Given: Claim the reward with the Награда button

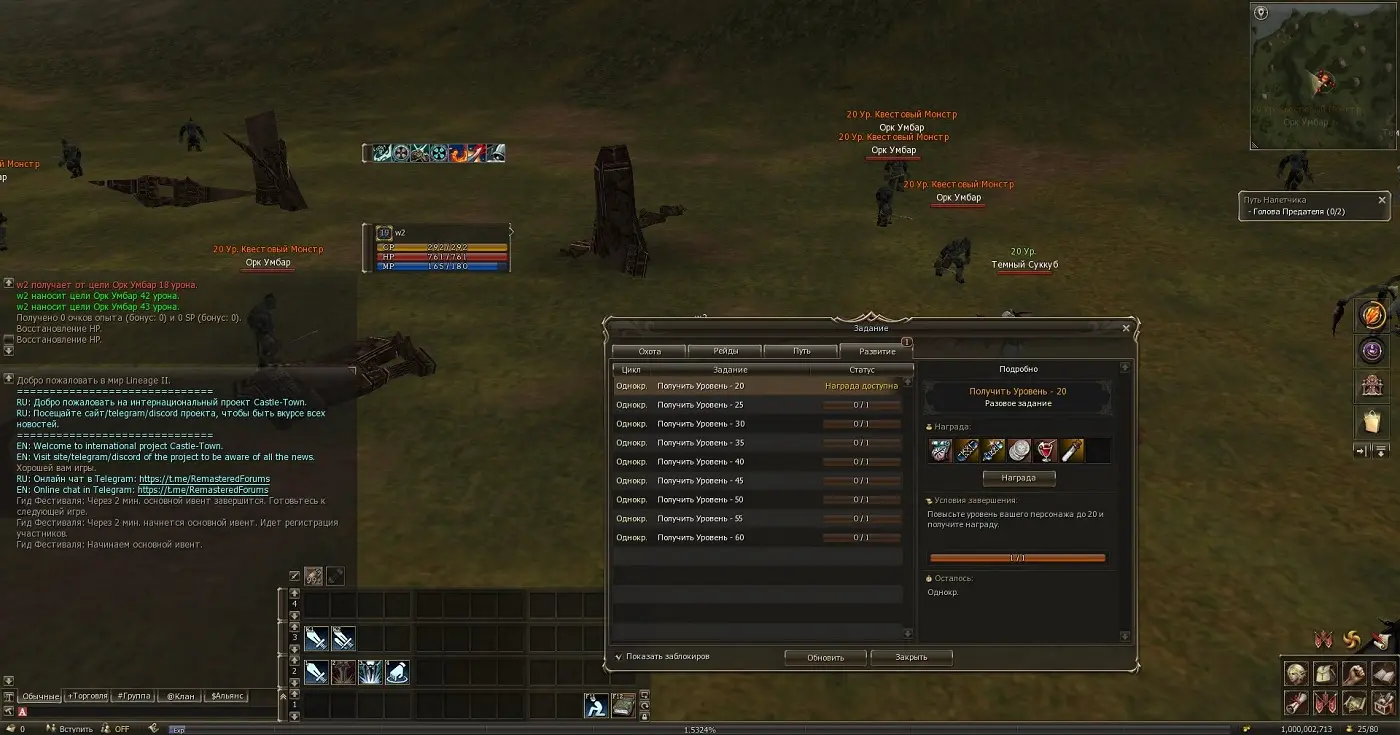Looking at the screenshot, I should point(1017,478).
